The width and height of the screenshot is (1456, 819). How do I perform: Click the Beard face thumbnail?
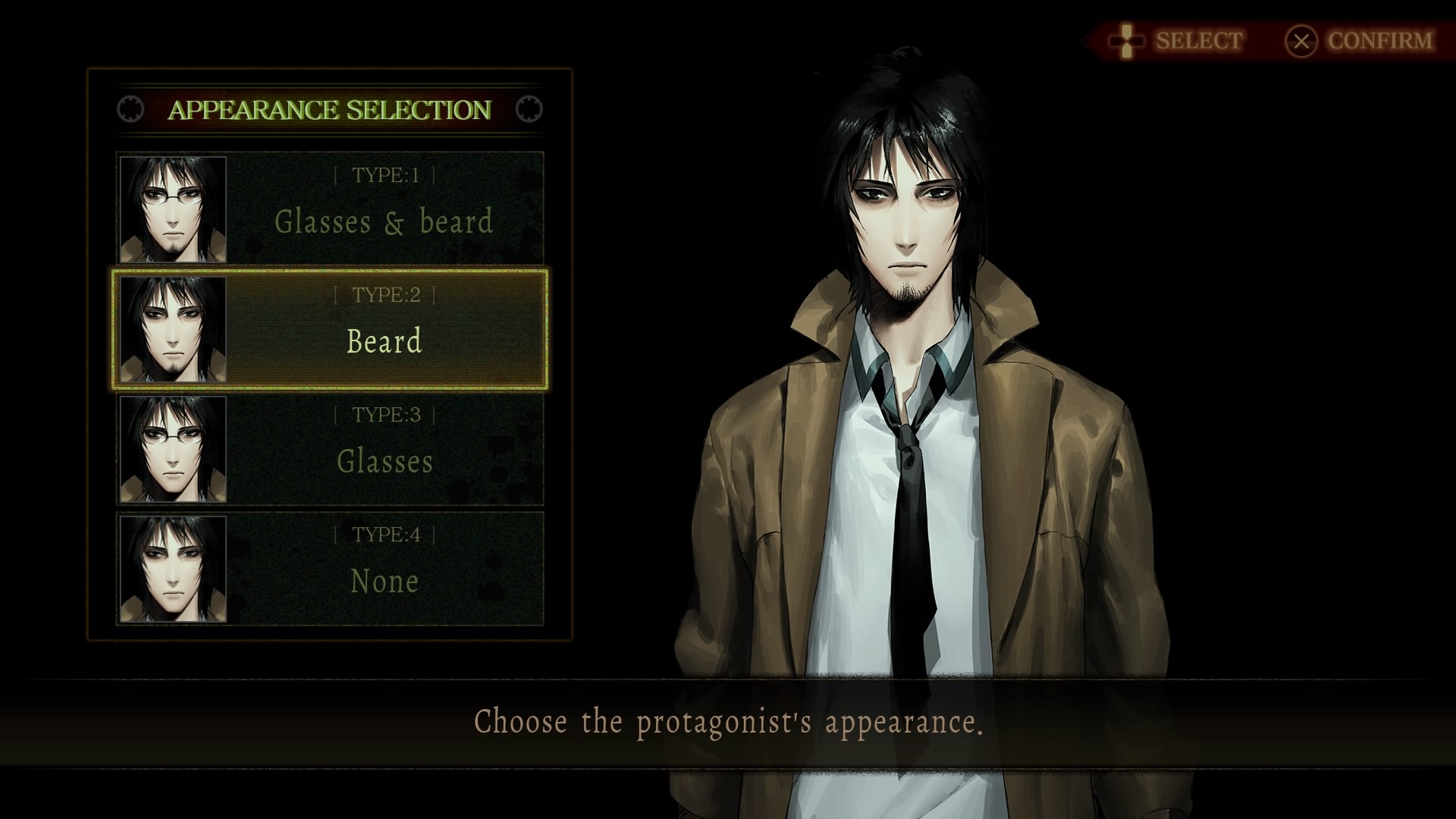click(x=173, y=329)
